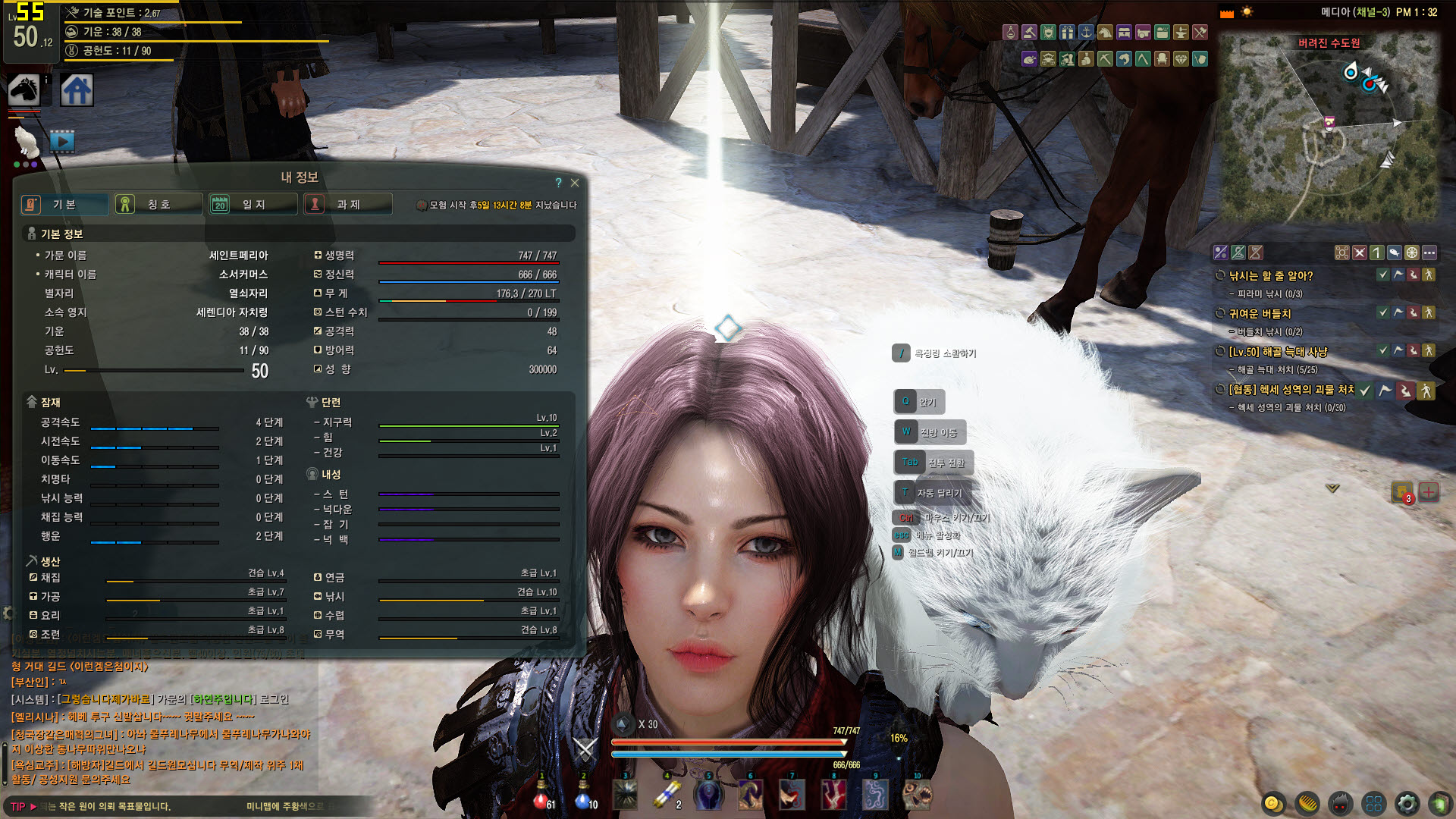Open the blue house residence icon
The width and height of the screenshot is (1456, 819).
[x=77, y=90]
